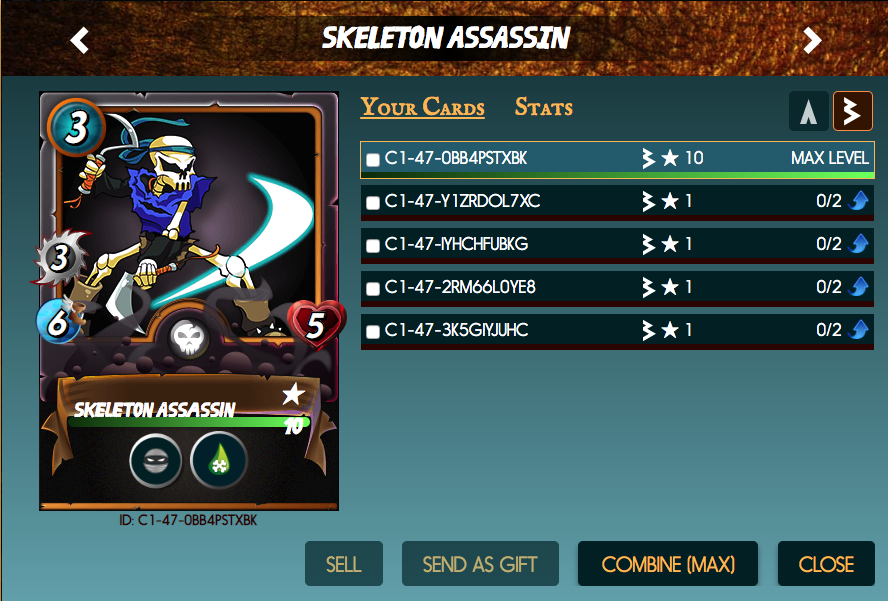Show gold foil cards filter

point(853,112)
